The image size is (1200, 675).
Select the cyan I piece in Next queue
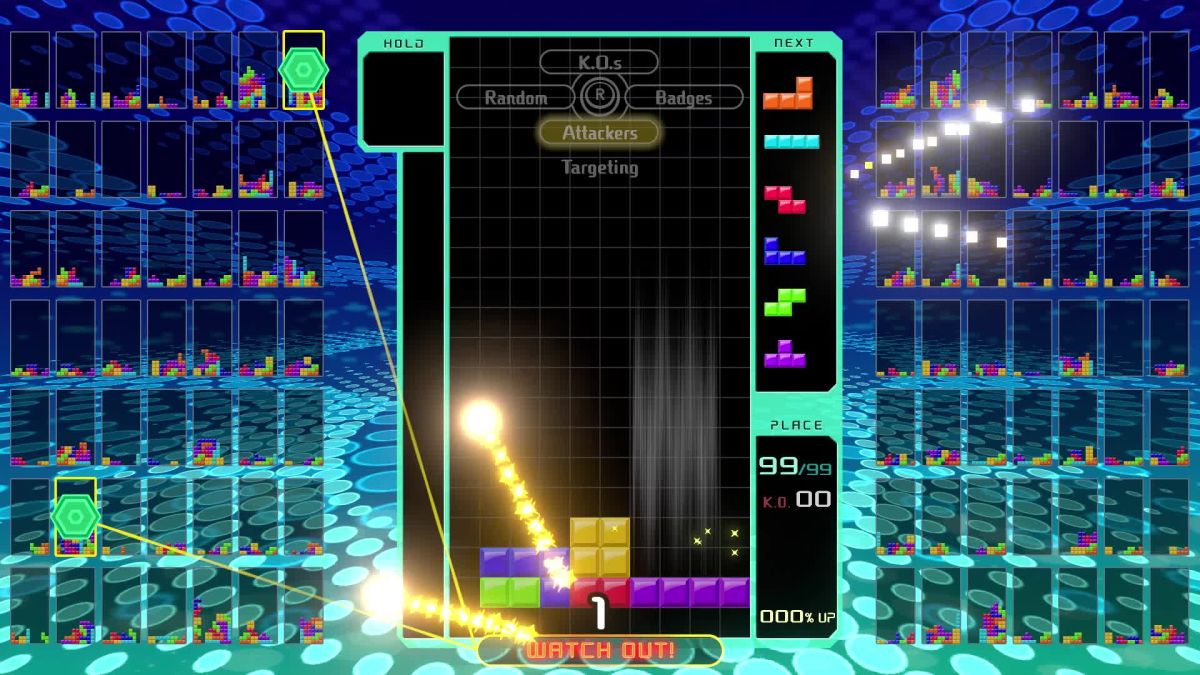pyautogui.click(x=791, y=142)
